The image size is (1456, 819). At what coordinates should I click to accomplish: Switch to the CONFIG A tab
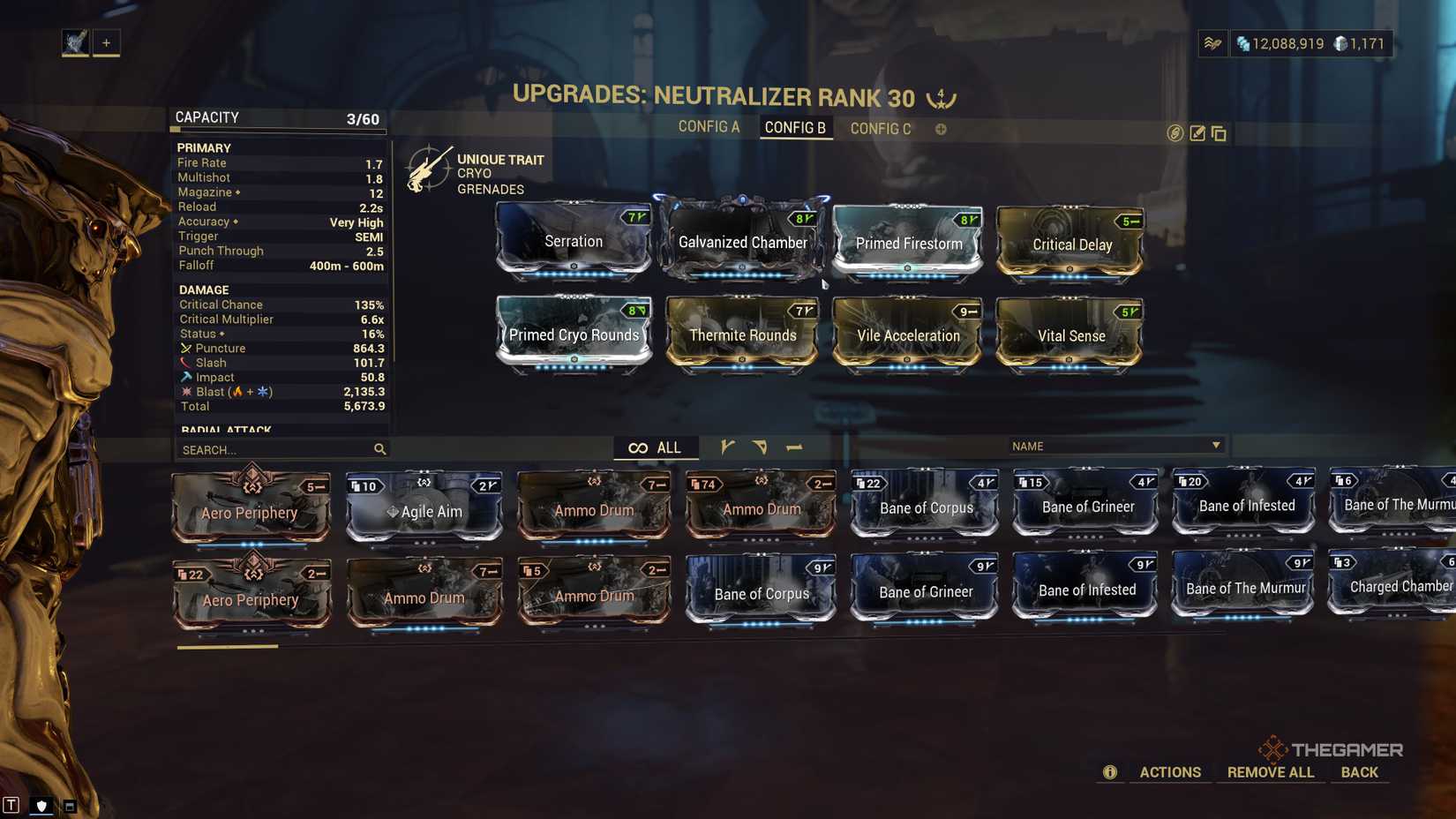pyautogui.click(x=710, y=127)
